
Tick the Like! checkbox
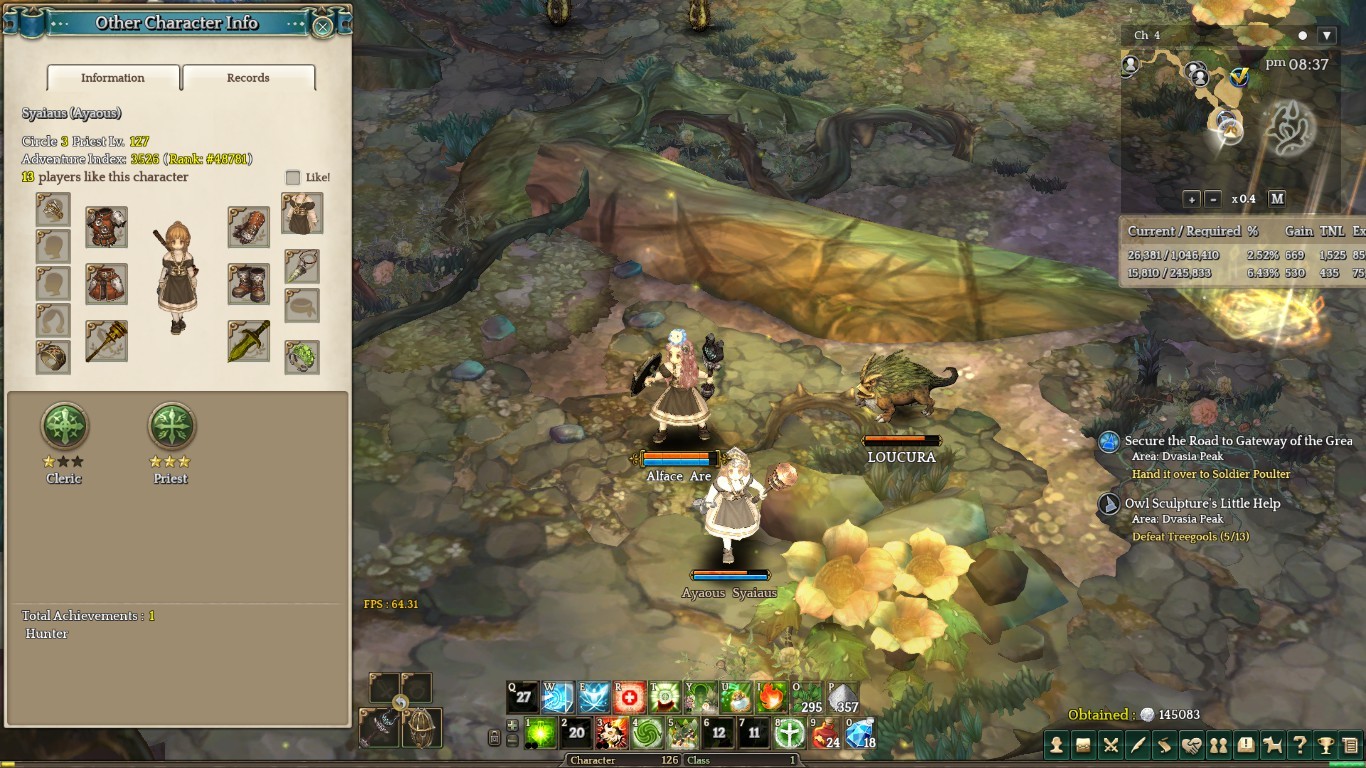293,177
